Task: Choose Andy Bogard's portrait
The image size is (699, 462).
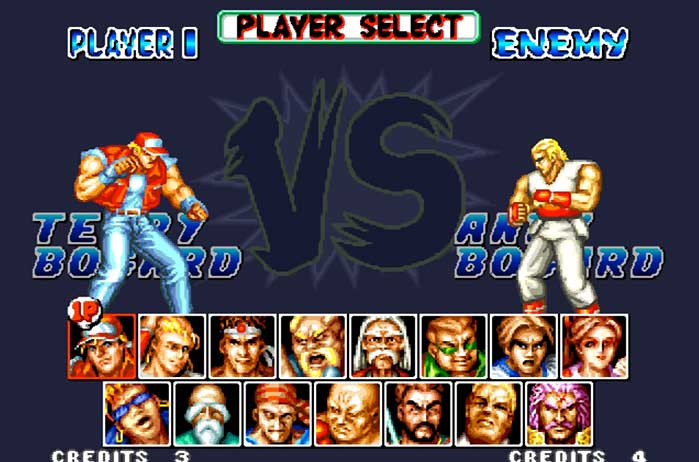Action: 172,346
